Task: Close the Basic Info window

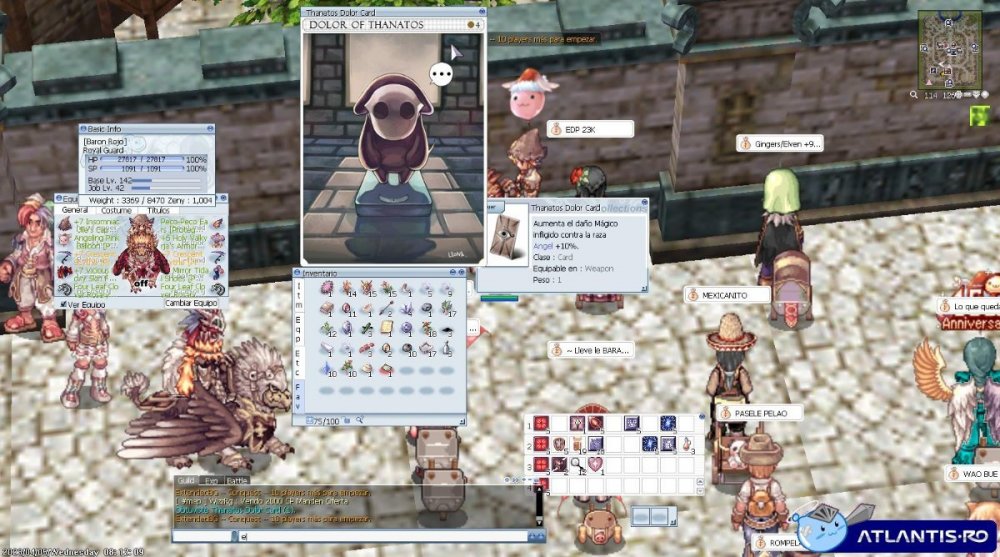Action: [x=210, y=129]
